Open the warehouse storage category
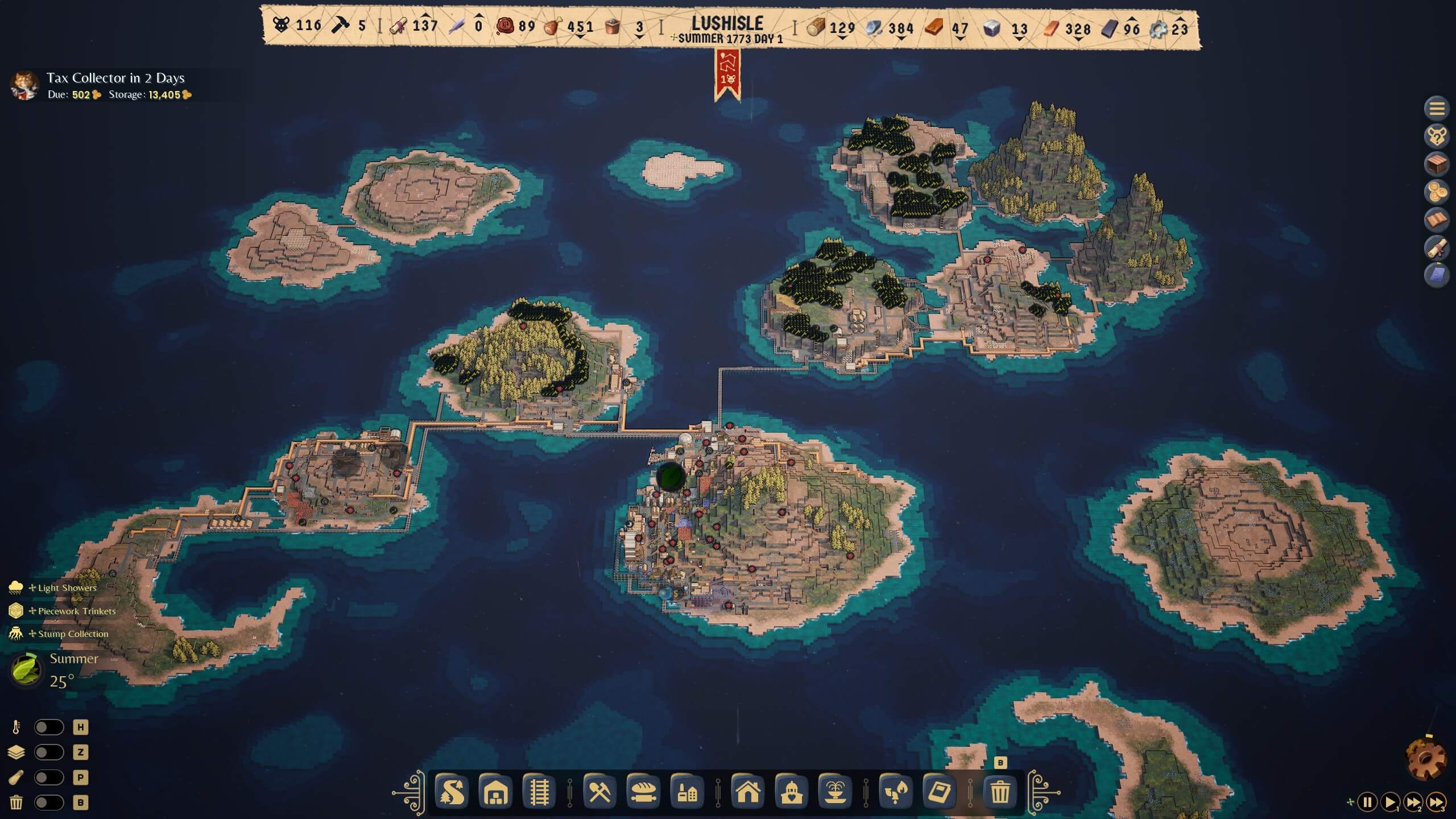 pyautogui.click(x=495, y=791)
